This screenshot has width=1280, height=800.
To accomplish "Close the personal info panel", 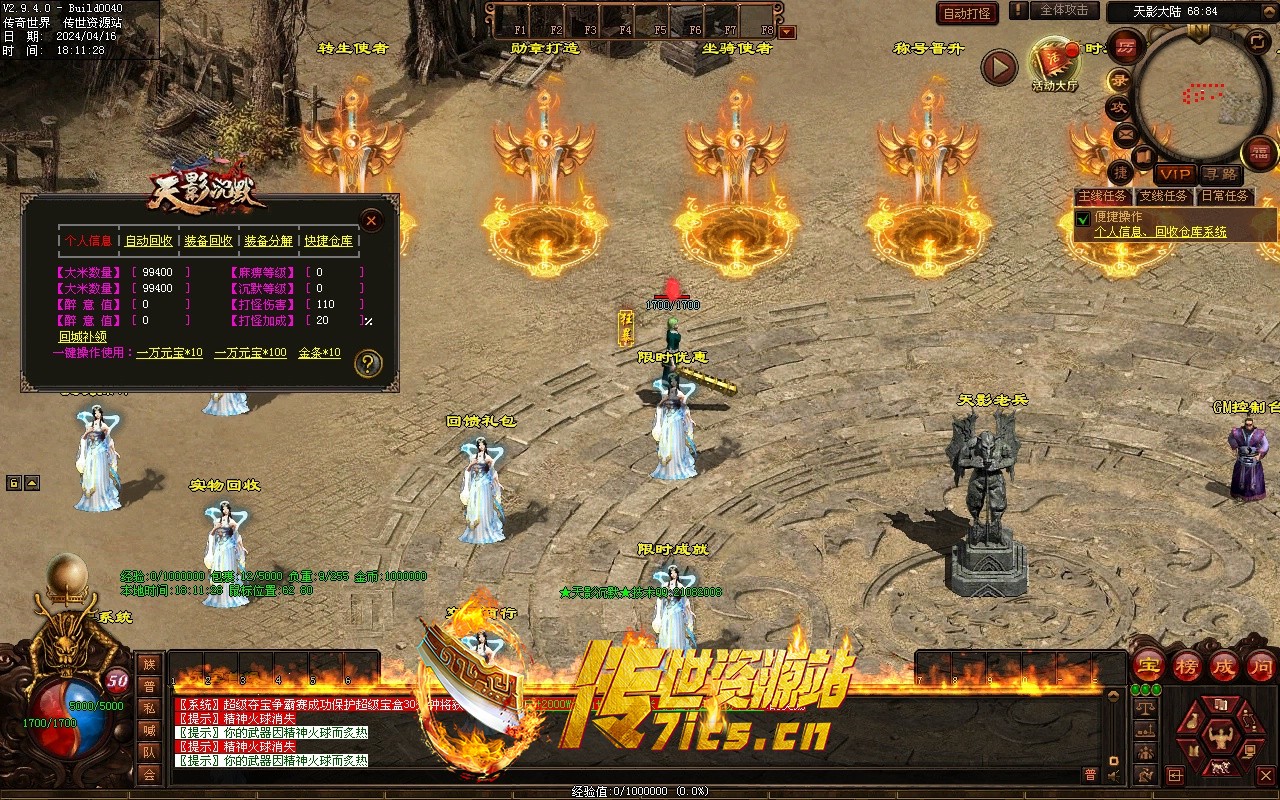I will tap(371, 220).
